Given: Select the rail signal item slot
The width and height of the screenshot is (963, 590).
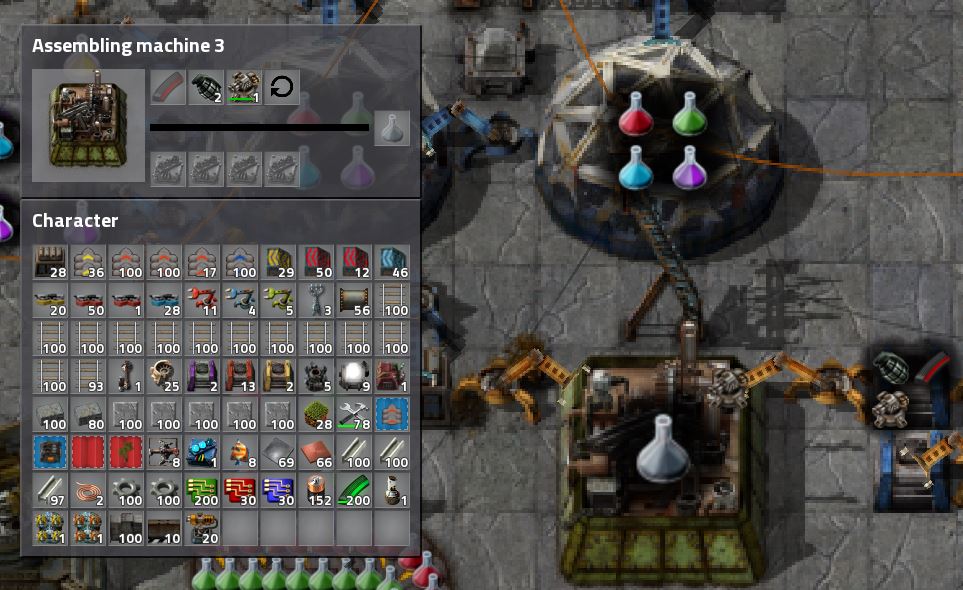Looking at the screenshot, I should tap(127, 376).
